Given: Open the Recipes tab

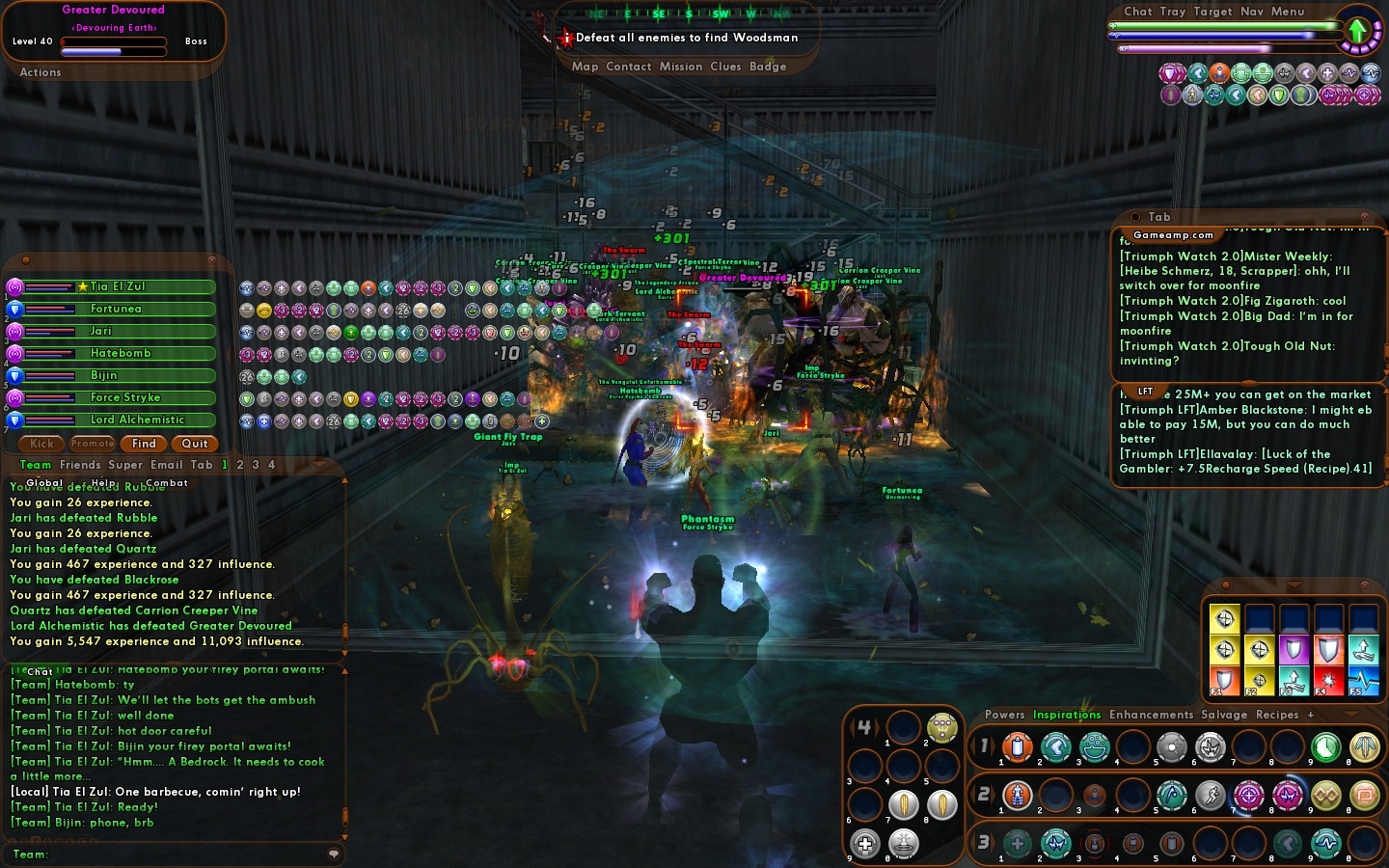Looking at the screenshot, I should [x=1277, y=715].
